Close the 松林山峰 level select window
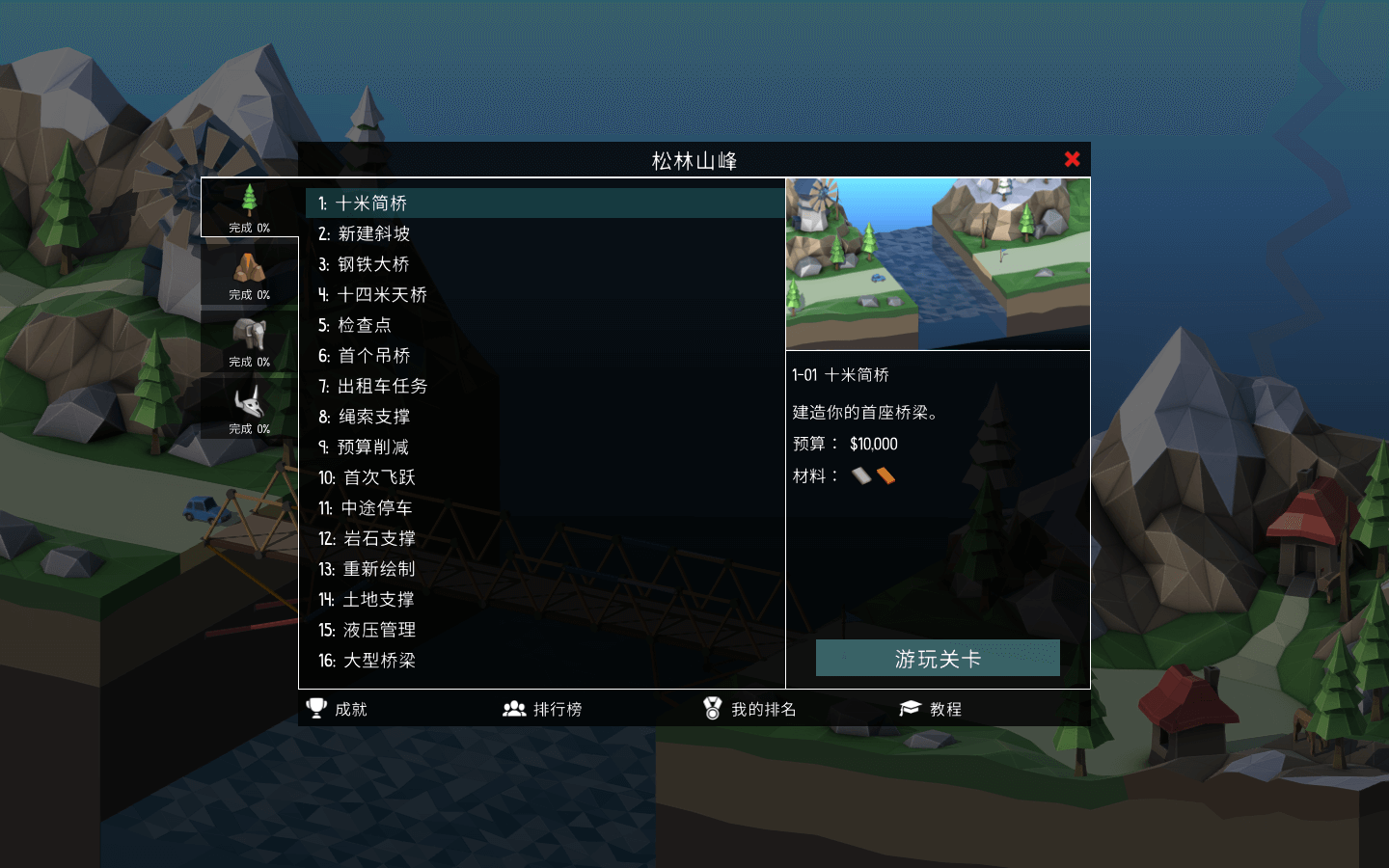 click(1072, 159)
